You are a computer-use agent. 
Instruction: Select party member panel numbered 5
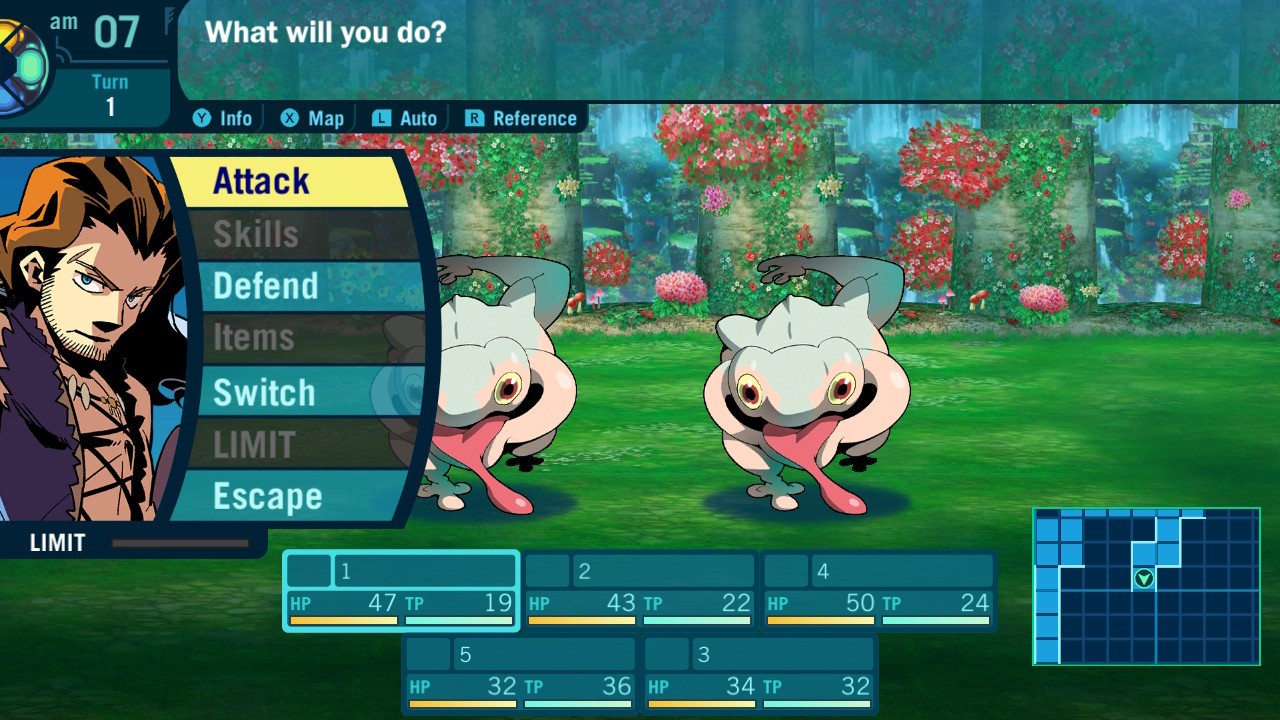coord(520,674)
